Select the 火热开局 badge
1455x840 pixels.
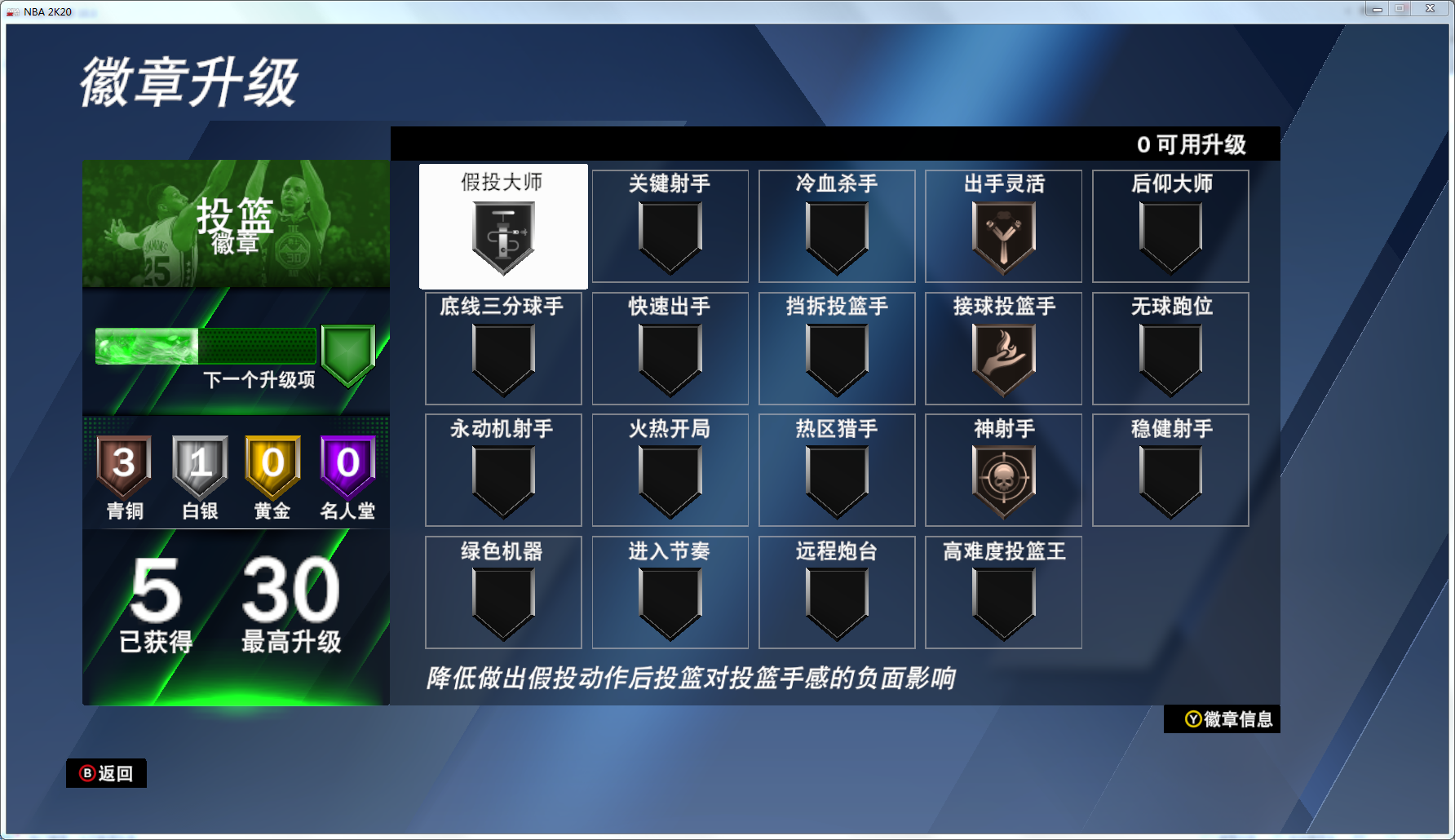(670, 470)
